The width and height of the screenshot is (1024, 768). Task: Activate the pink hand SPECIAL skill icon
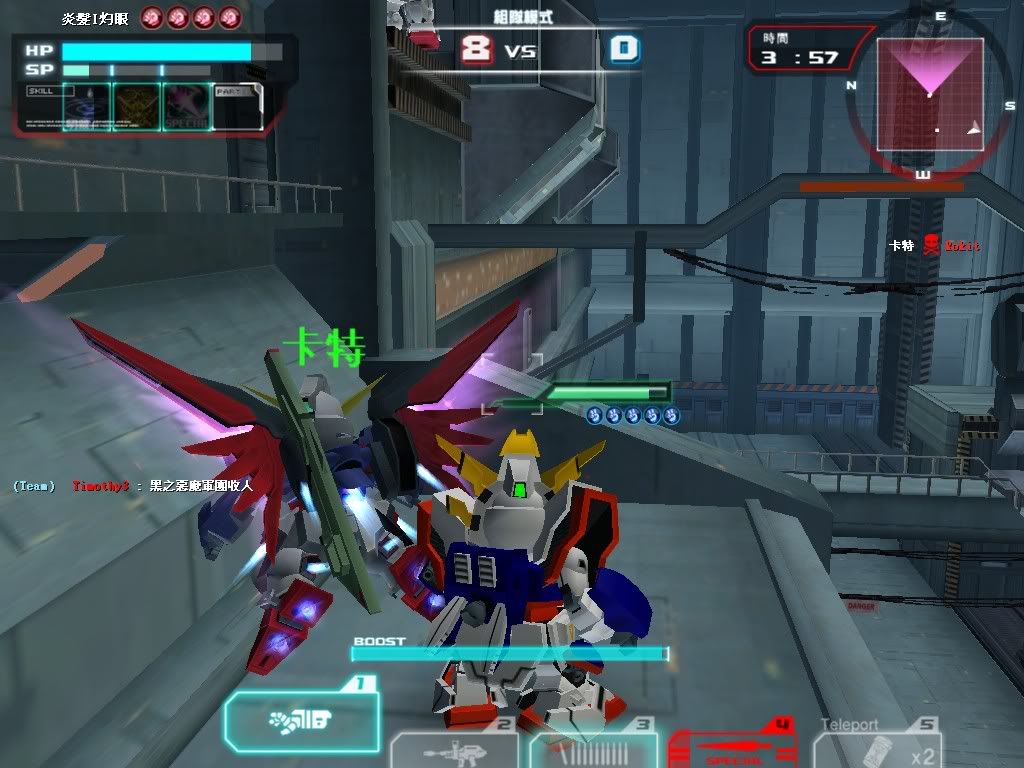[x=186, y=106]
